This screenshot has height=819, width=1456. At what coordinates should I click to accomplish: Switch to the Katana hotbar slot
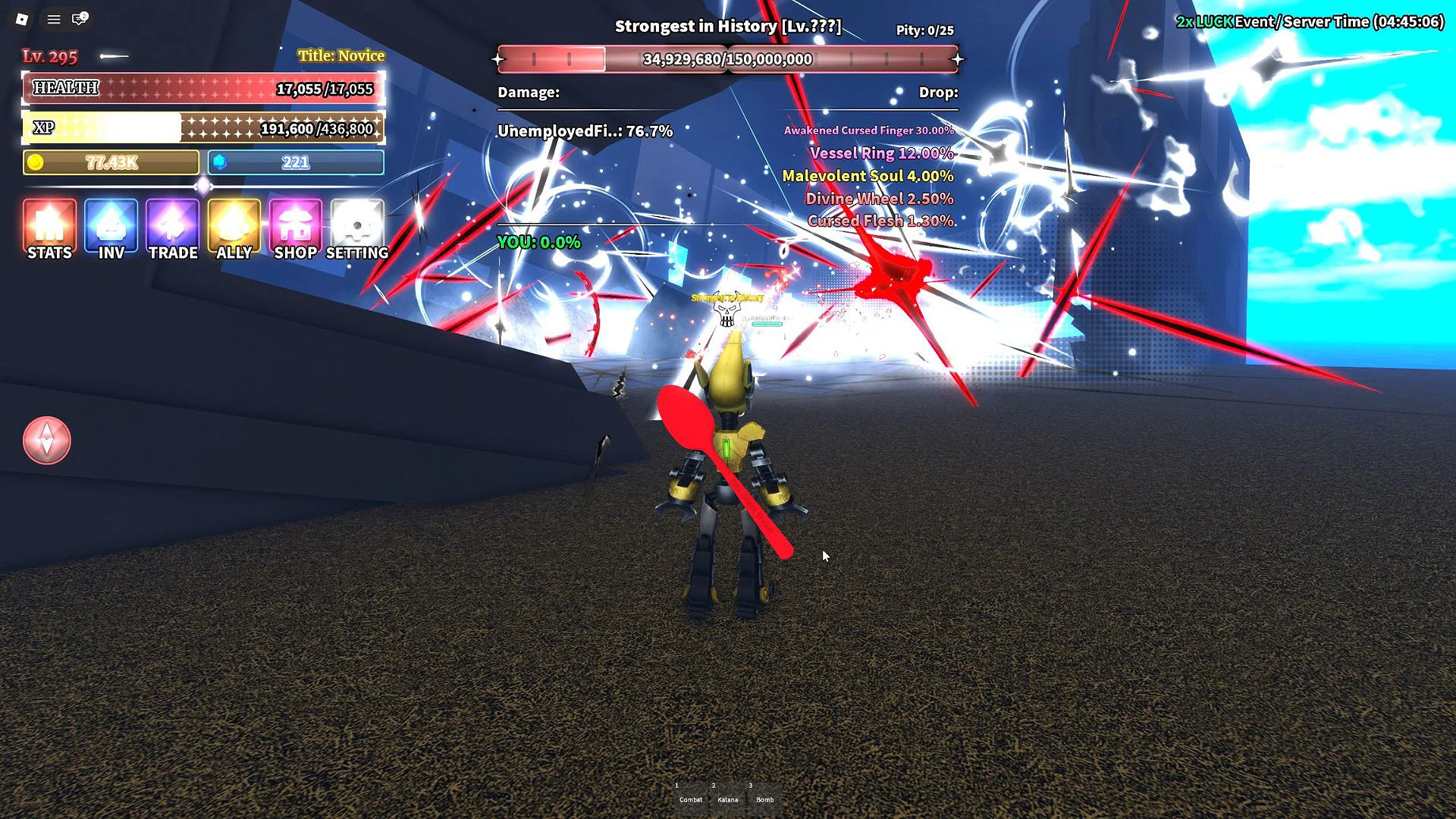coord(728,795)
